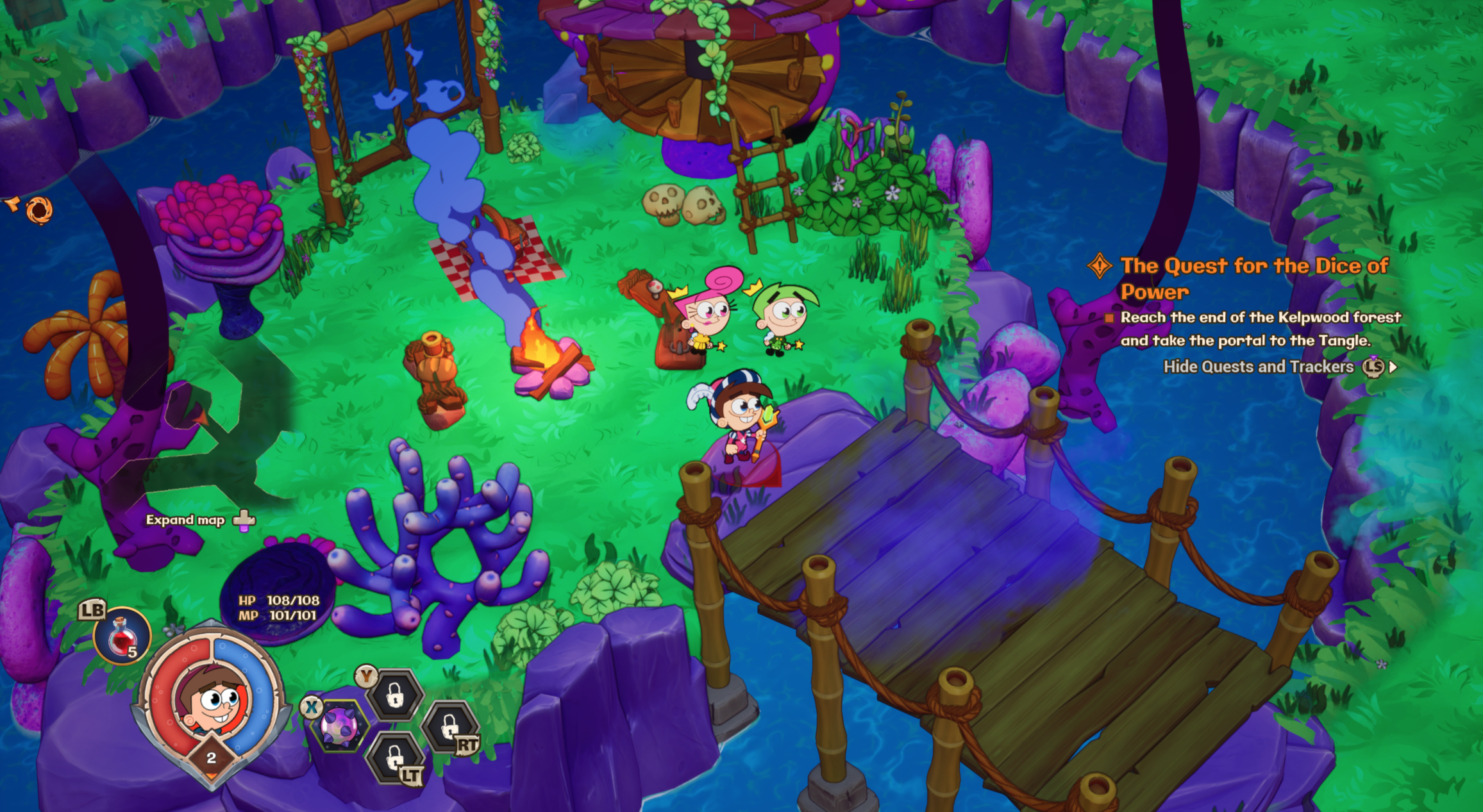Screen dimensions: 1483x812
Task: Open Timmy's character portrait
Action: click(212, 699)
